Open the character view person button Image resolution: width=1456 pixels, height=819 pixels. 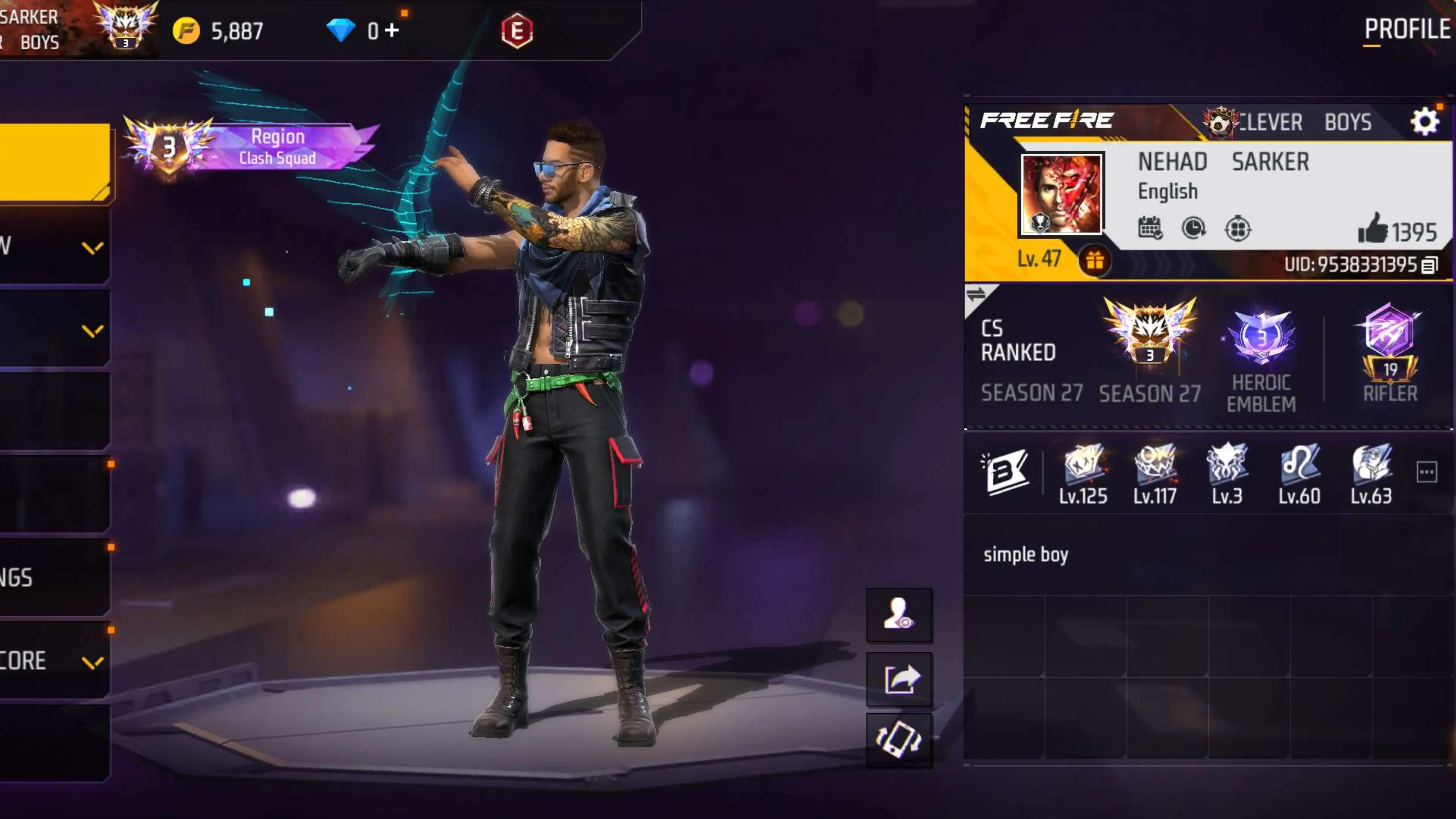coord(899,615)
